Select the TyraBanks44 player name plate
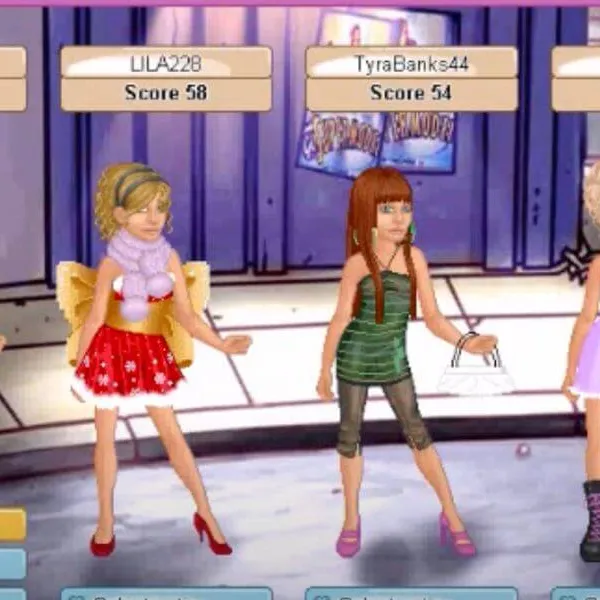The width and height of the screenshot is (600, 600). tap(411, 62)
